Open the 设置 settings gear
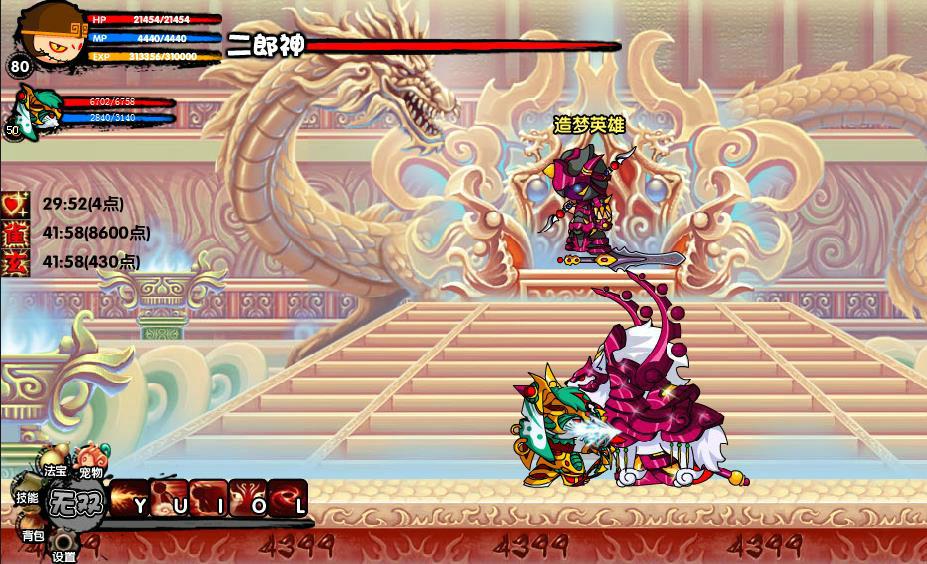 pyautogui.click(x=64, y=545)
